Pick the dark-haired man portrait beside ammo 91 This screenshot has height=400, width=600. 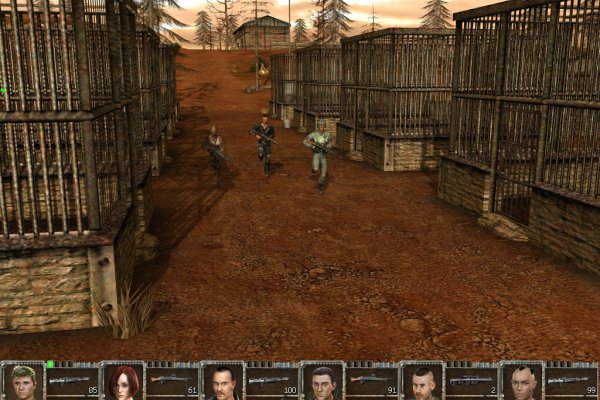point(322,382)
